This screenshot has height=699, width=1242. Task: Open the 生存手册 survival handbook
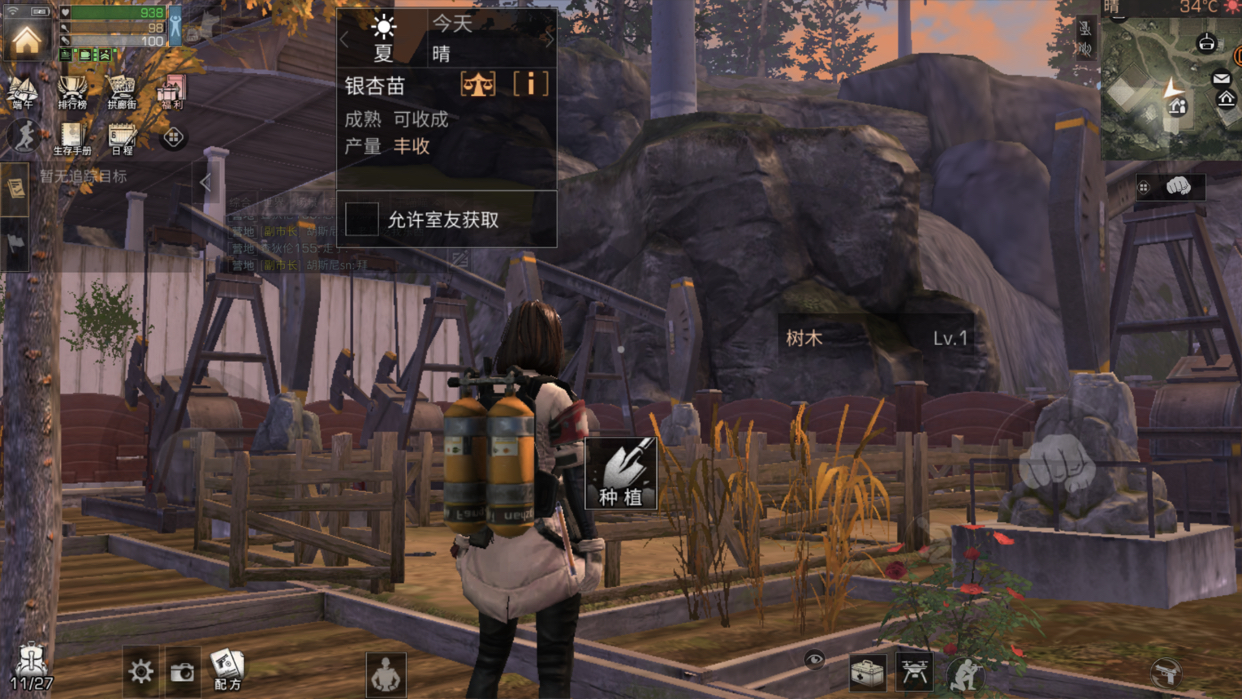[x=71, y=138]
